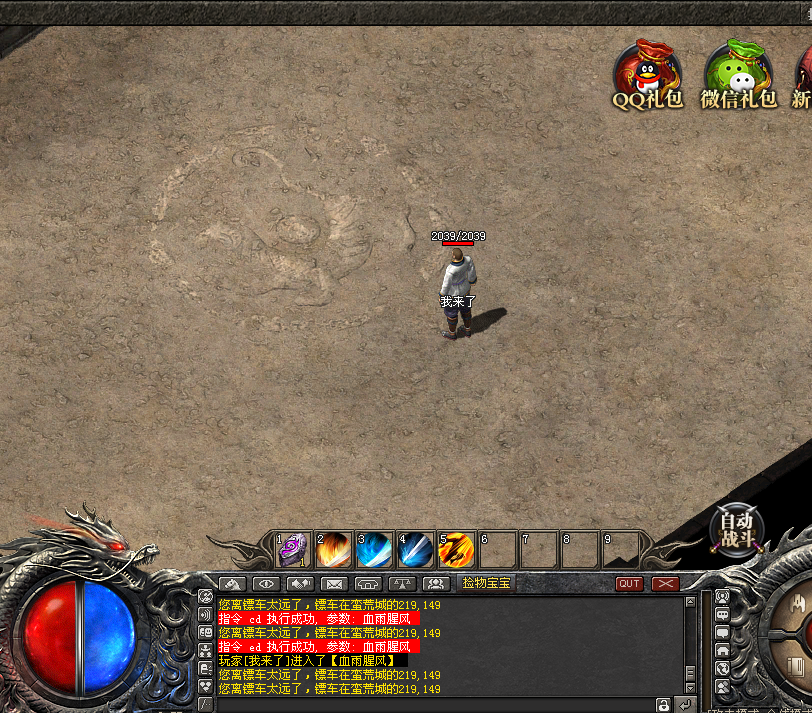Click the 捡物宝宝 pickup pet button
This screenshot has height=713, width=812.
[x=486, y=583]
